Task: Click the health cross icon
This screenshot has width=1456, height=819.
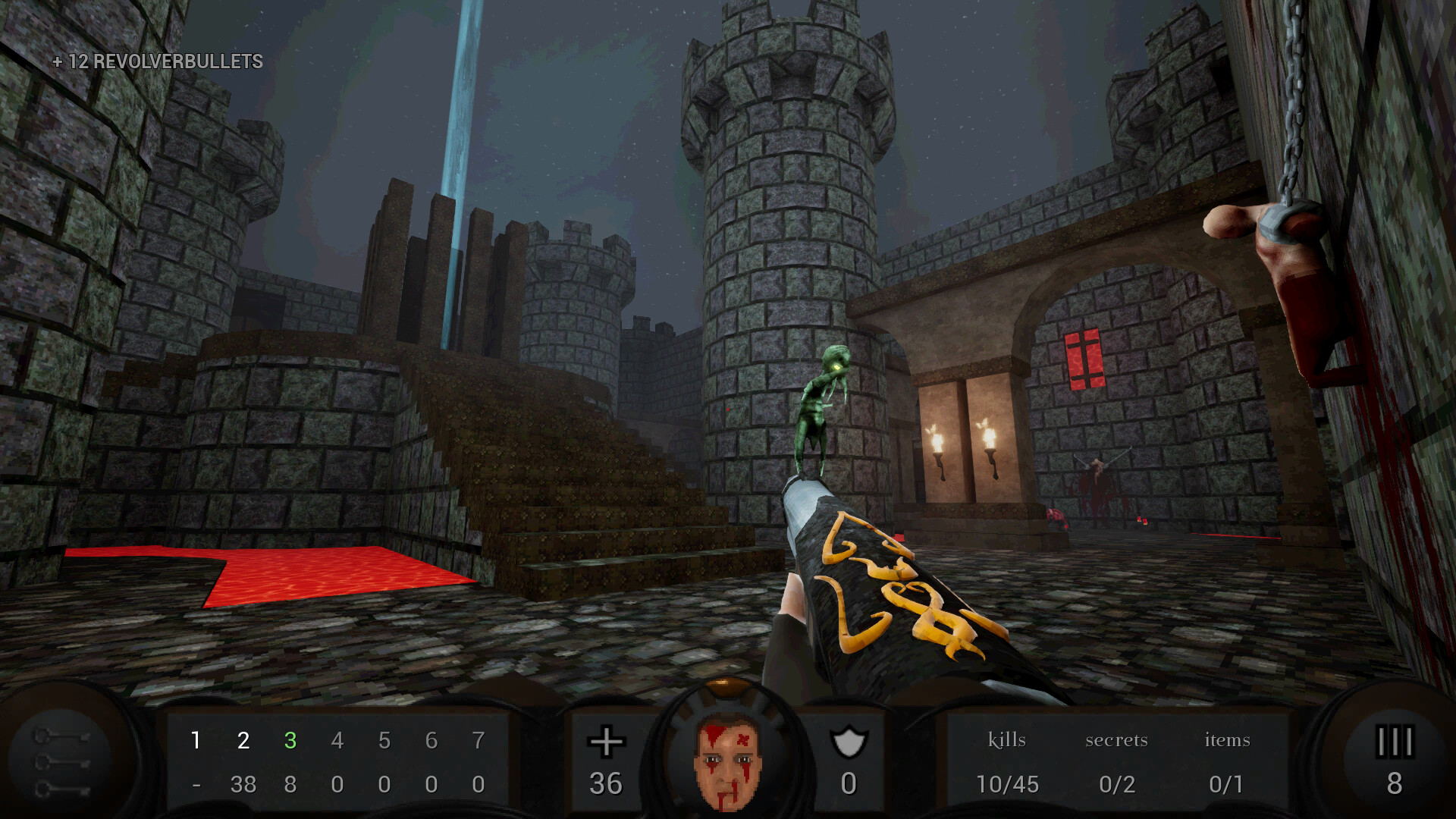Action: (x=606, y=741)
